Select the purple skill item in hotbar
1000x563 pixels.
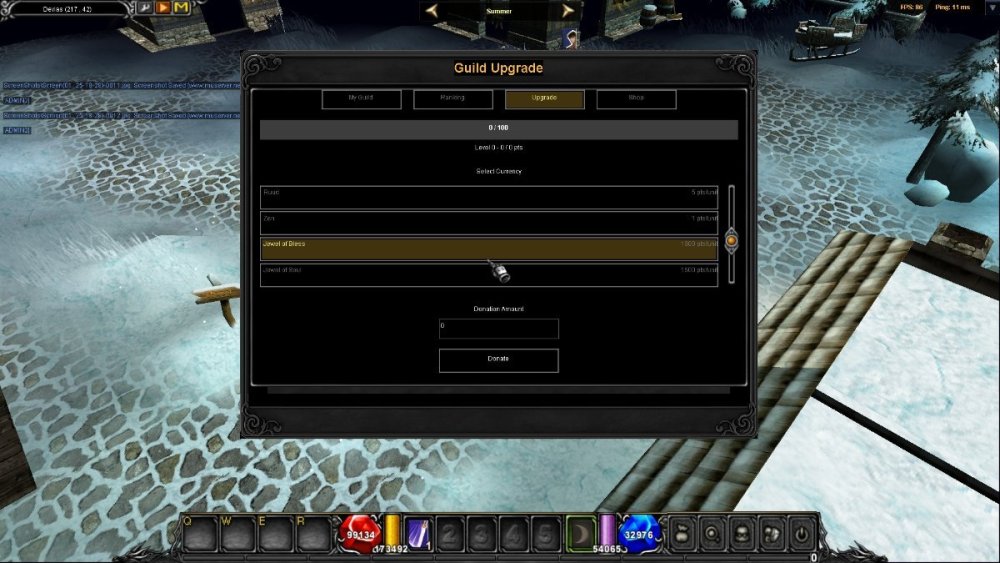coord(419,533)
